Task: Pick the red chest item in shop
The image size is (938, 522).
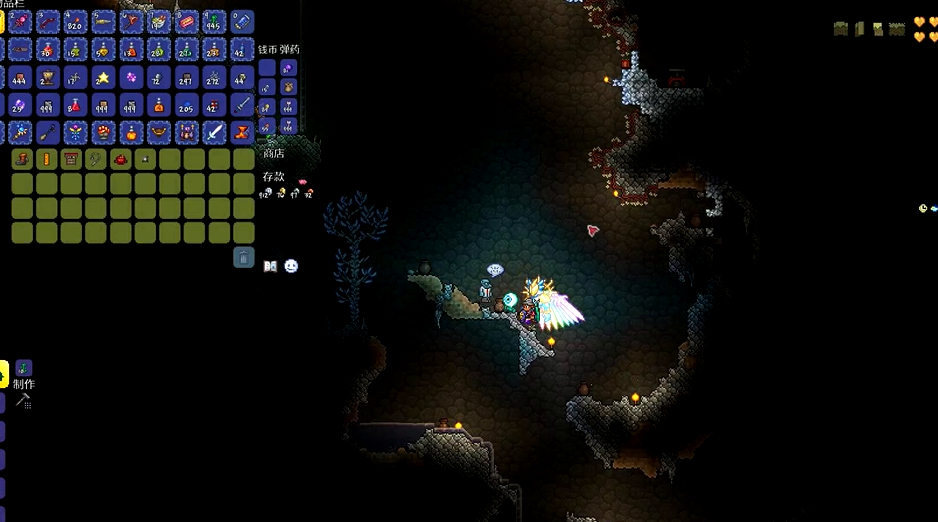Action: [71, 159]
